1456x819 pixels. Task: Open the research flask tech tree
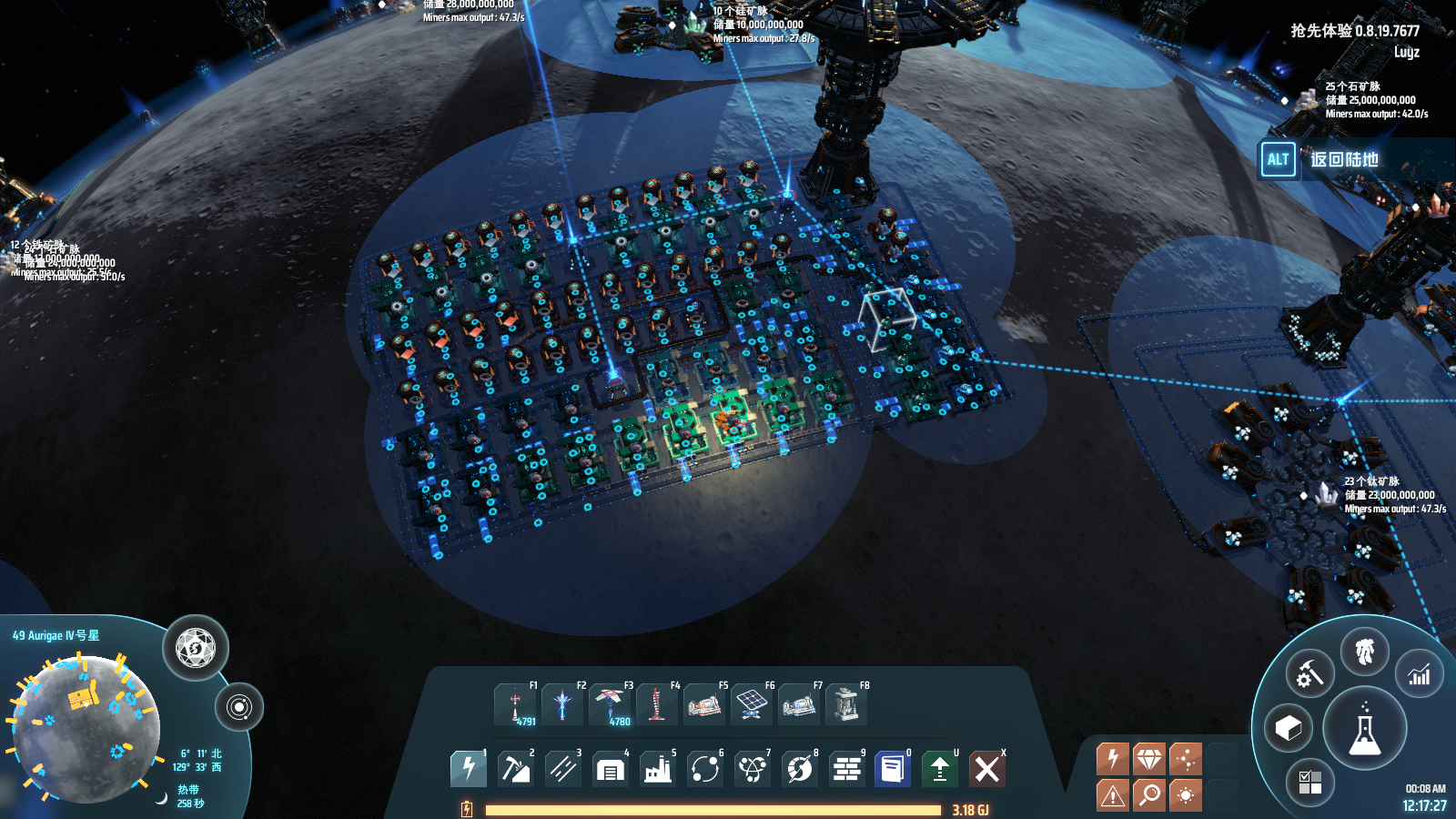(1364, 730)
